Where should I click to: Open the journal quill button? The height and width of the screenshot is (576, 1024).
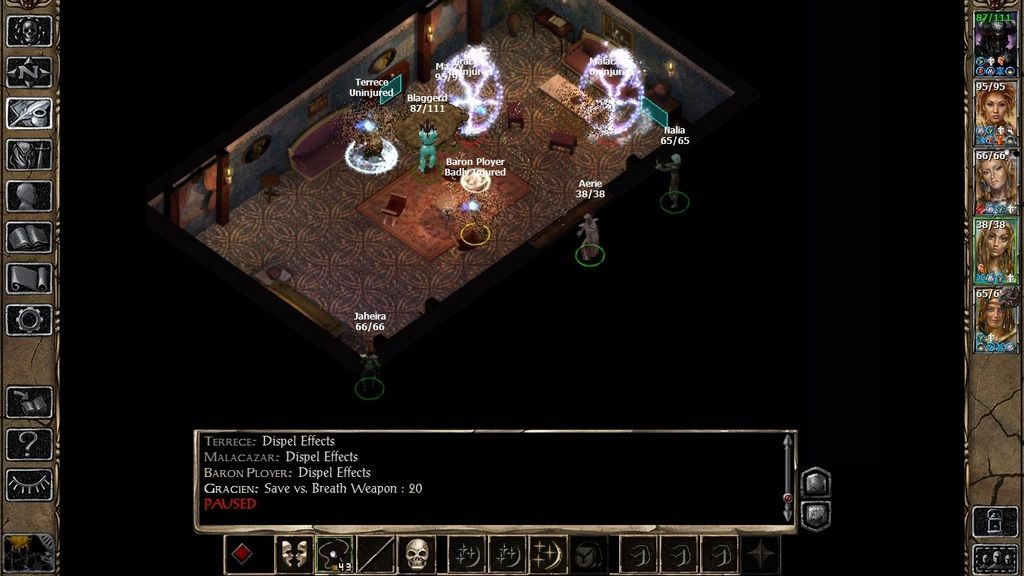[29, 113]
